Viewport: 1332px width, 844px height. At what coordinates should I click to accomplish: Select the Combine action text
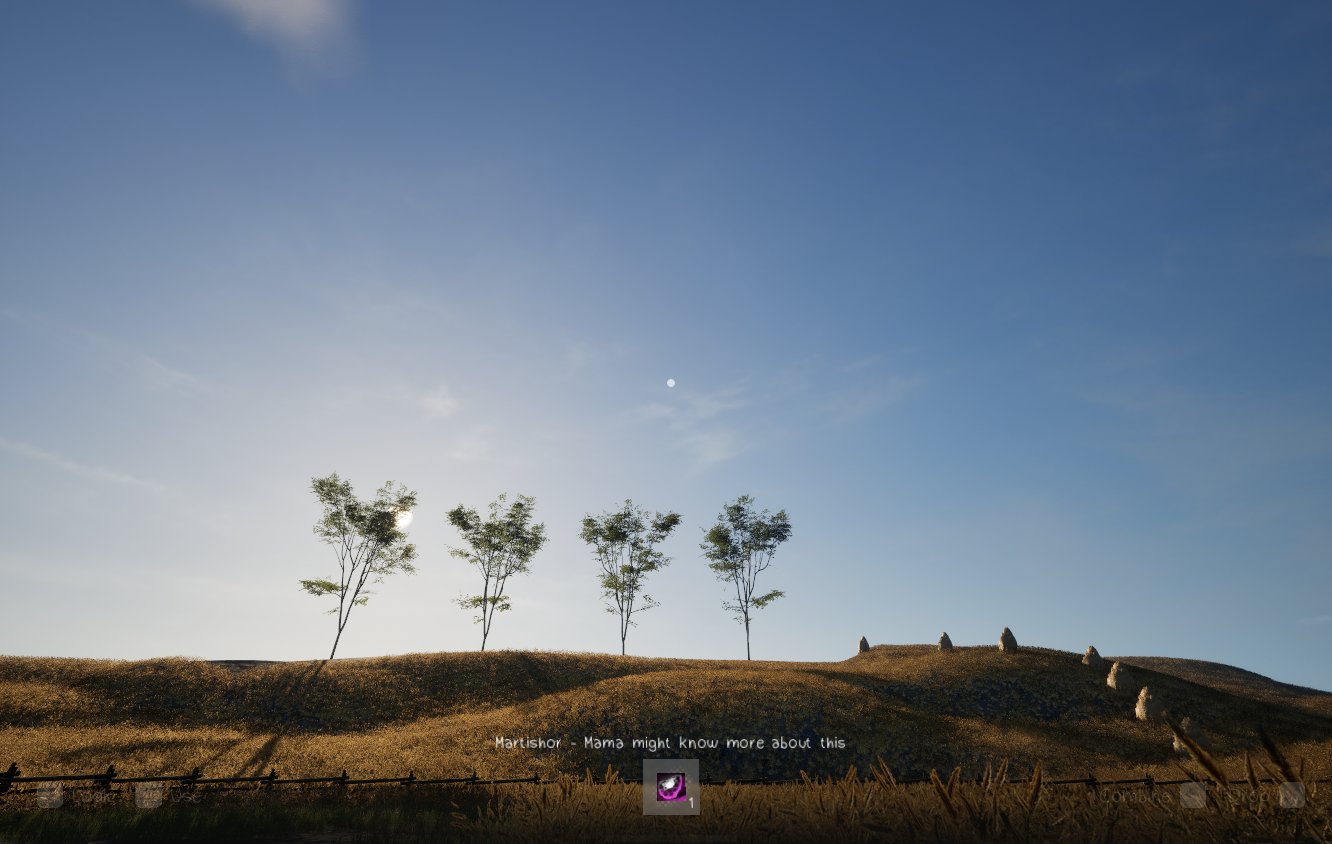(x=1133, y=796)
